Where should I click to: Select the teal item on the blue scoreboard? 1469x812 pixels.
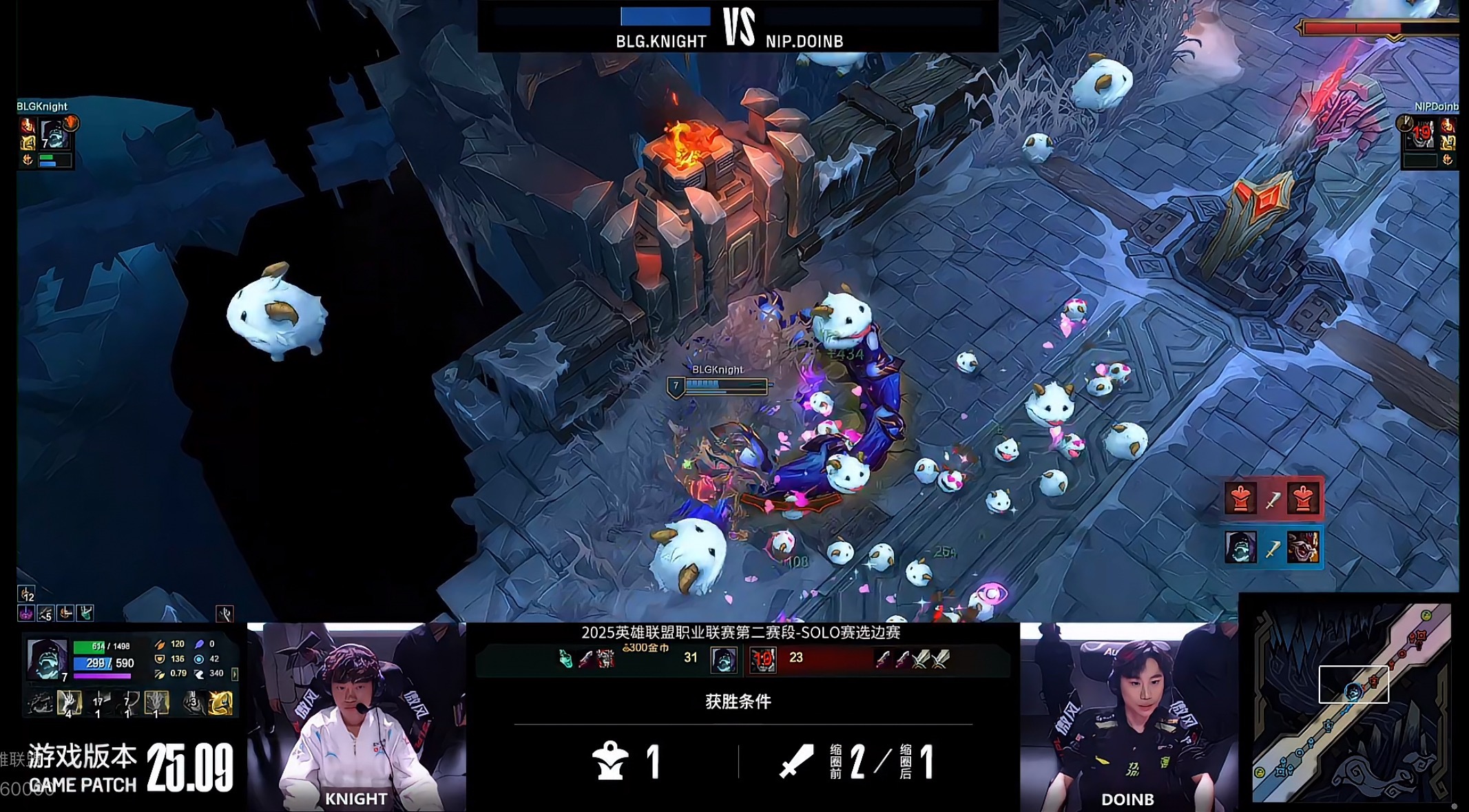tap(565, 659)
